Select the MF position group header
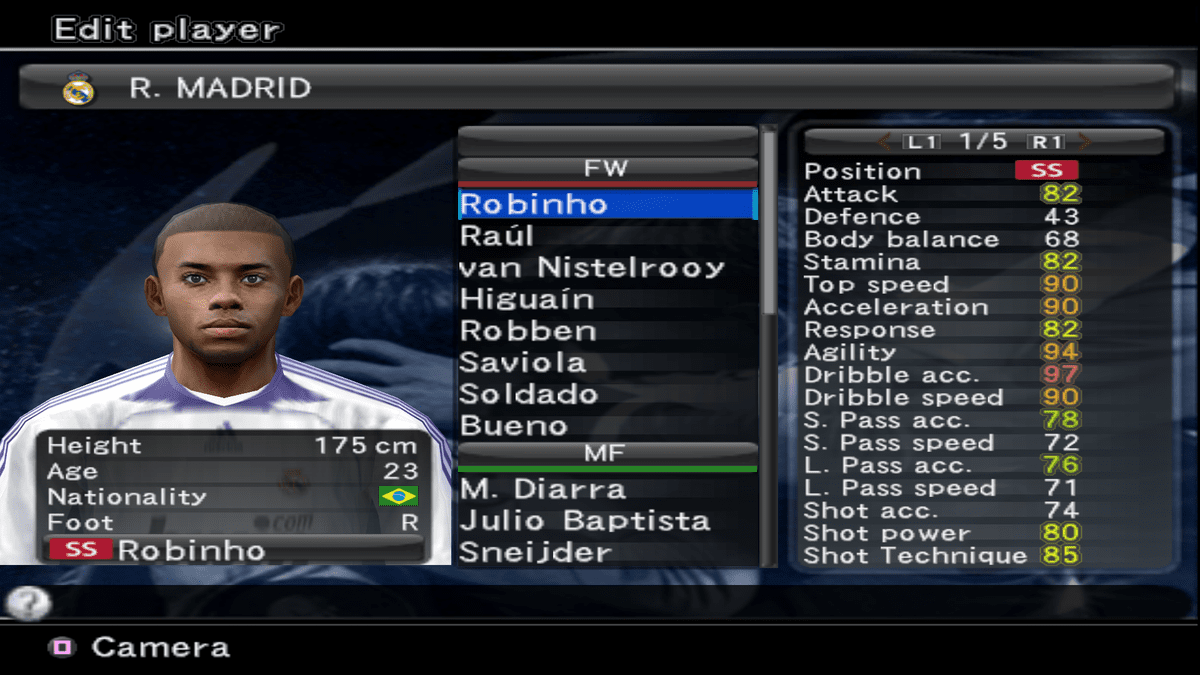Image resolution: width=1200 pixels, height=675 pixels. [607, 454]
